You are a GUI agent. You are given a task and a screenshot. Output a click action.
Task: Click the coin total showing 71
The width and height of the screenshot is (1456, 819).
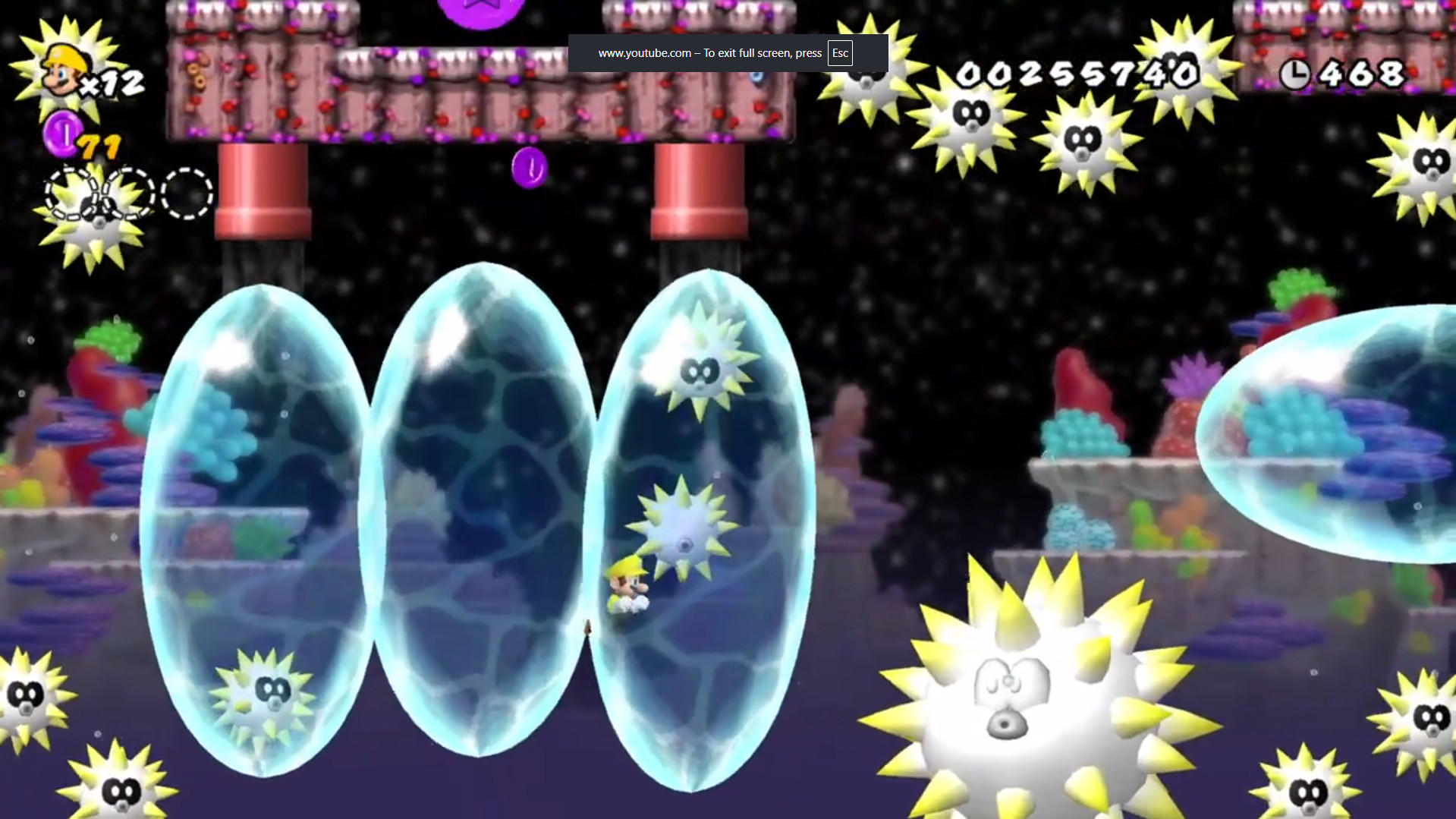(101, 146)
